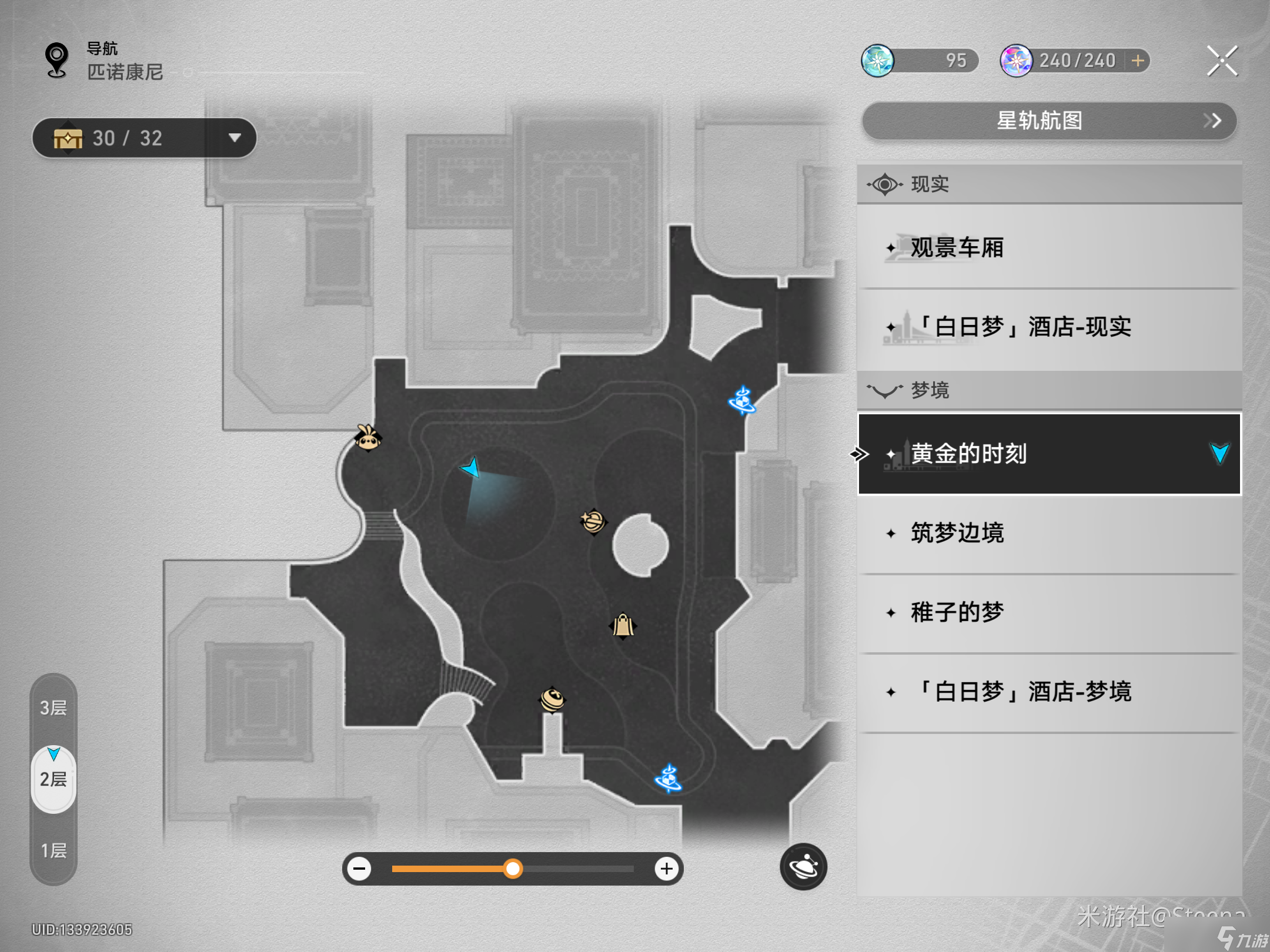Image resolution: width=1270 pixels, height=952 pixels.
Task: Close the navigation map screen
Action: (x=1222, y=61)
